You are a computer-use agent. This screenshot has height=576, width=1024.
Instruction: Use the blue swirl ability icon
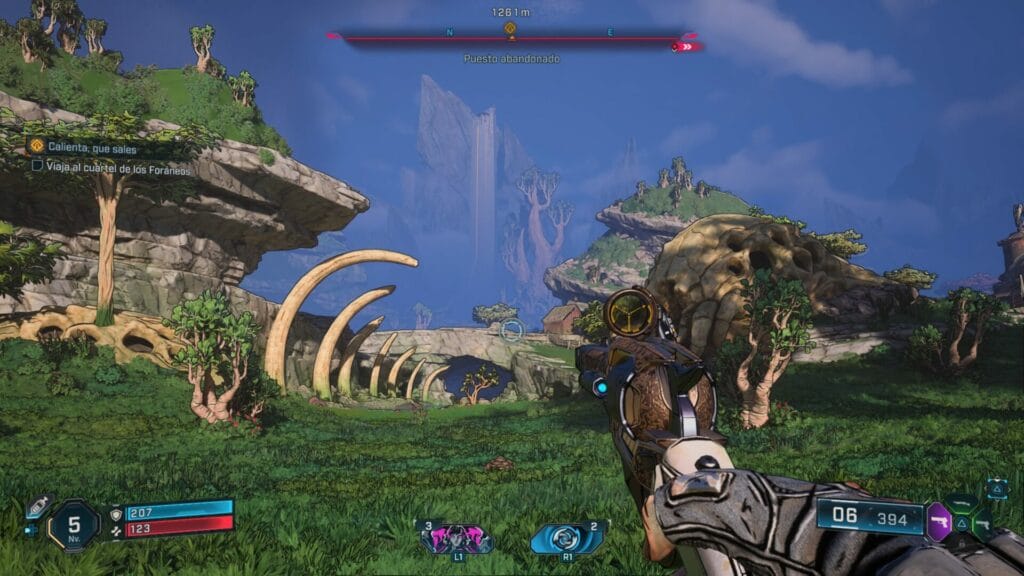(x=565, y=537)
